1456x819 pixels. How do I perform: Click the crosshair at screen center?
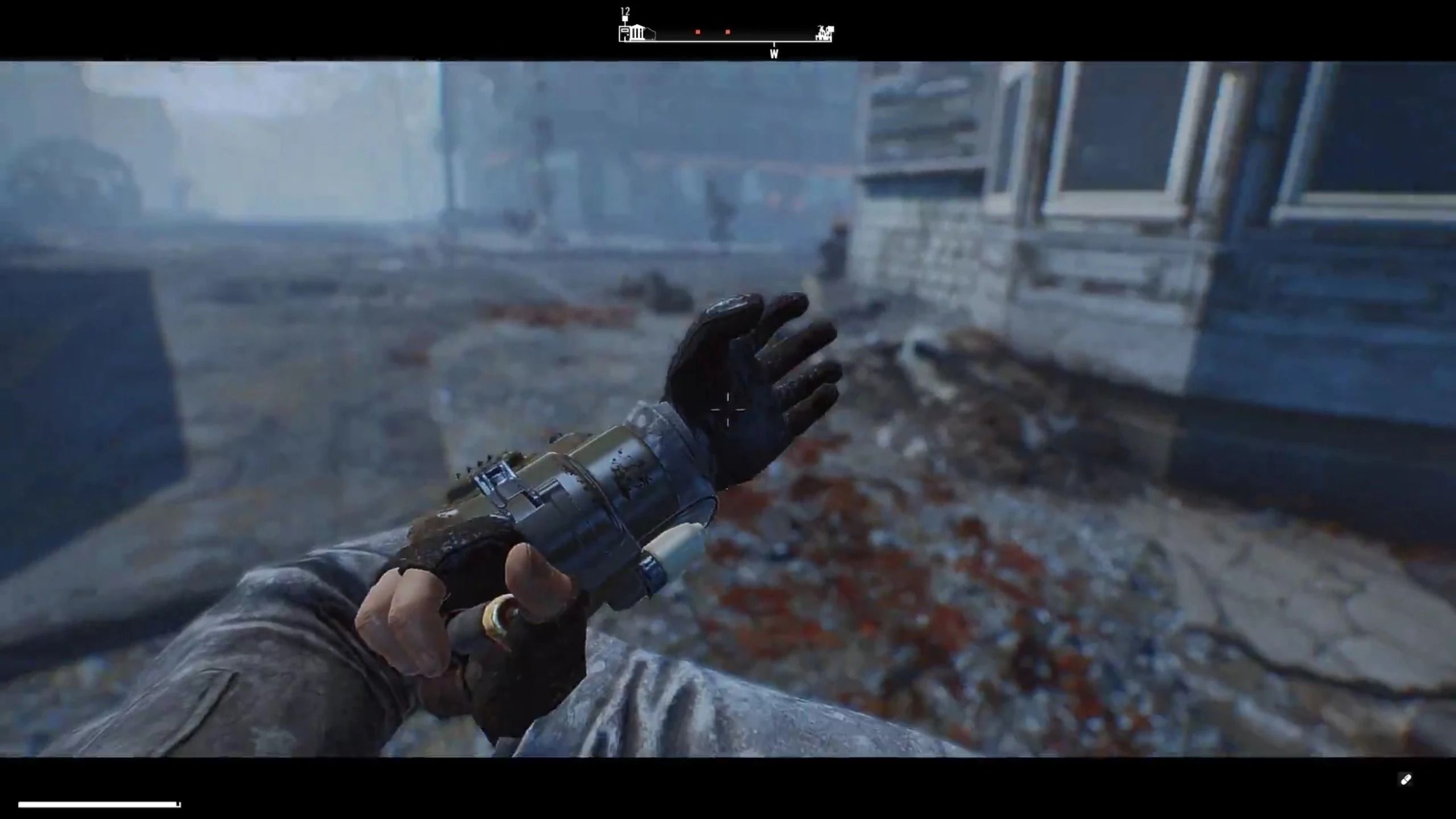(x=728, y=409)
